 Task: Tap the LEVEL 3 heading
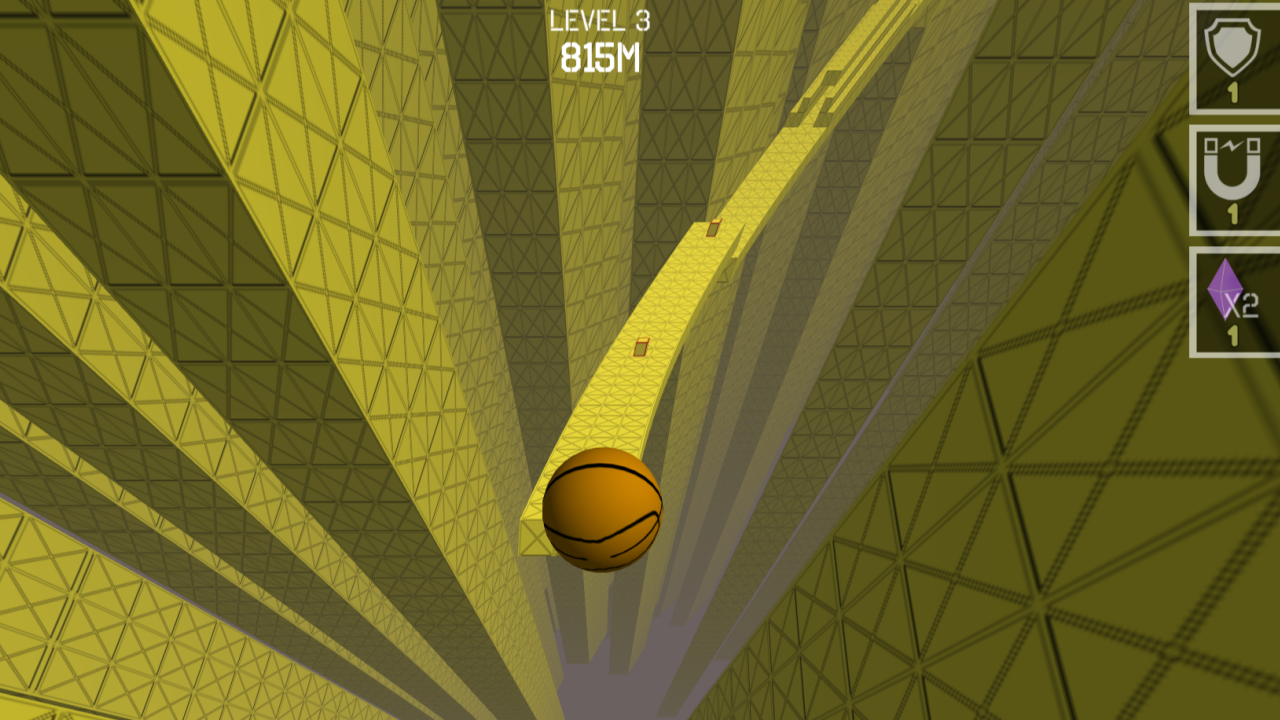tap(598, 22)
